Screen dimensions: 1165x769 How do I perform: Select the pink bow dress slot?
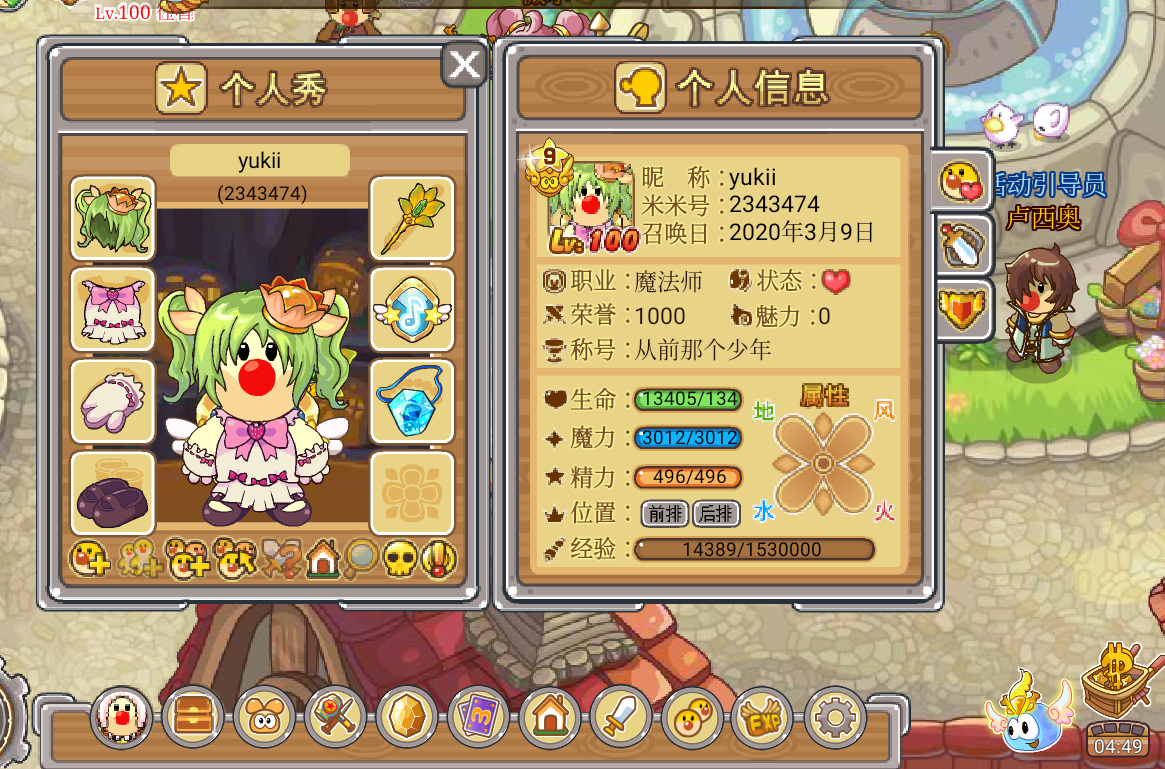(x=113, y=309)
